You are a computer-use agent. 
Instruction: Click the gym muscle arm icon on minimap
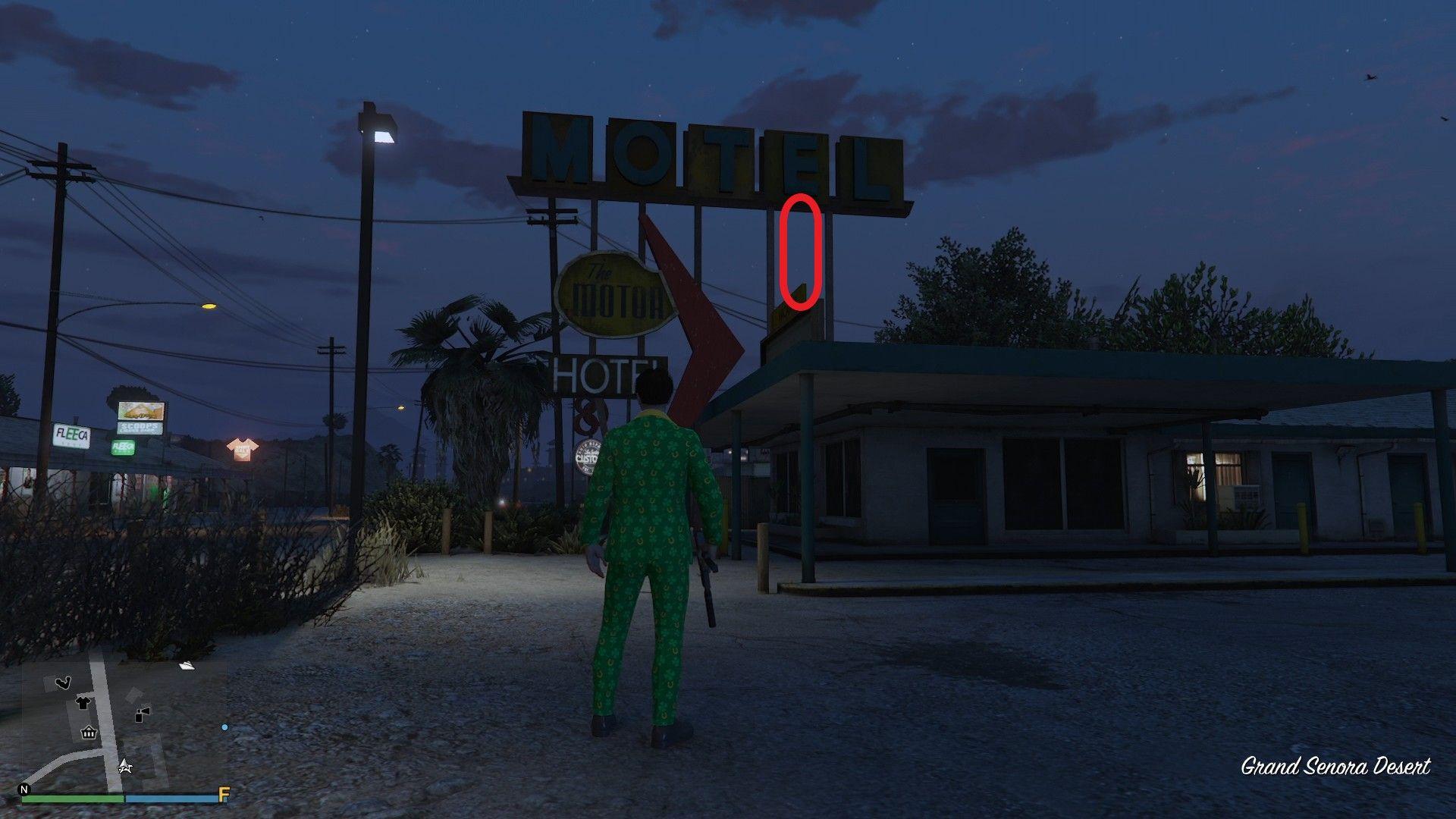[64, 682]
